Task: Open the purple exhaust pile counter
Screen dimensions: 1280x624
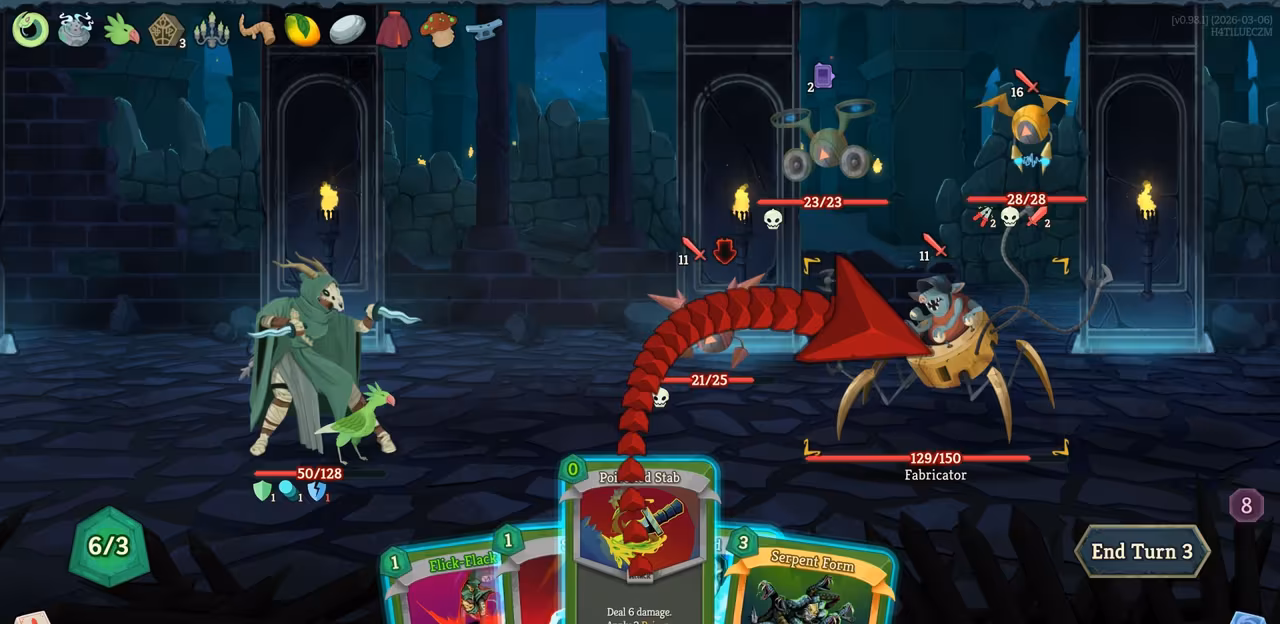Action: [1245, 506]
